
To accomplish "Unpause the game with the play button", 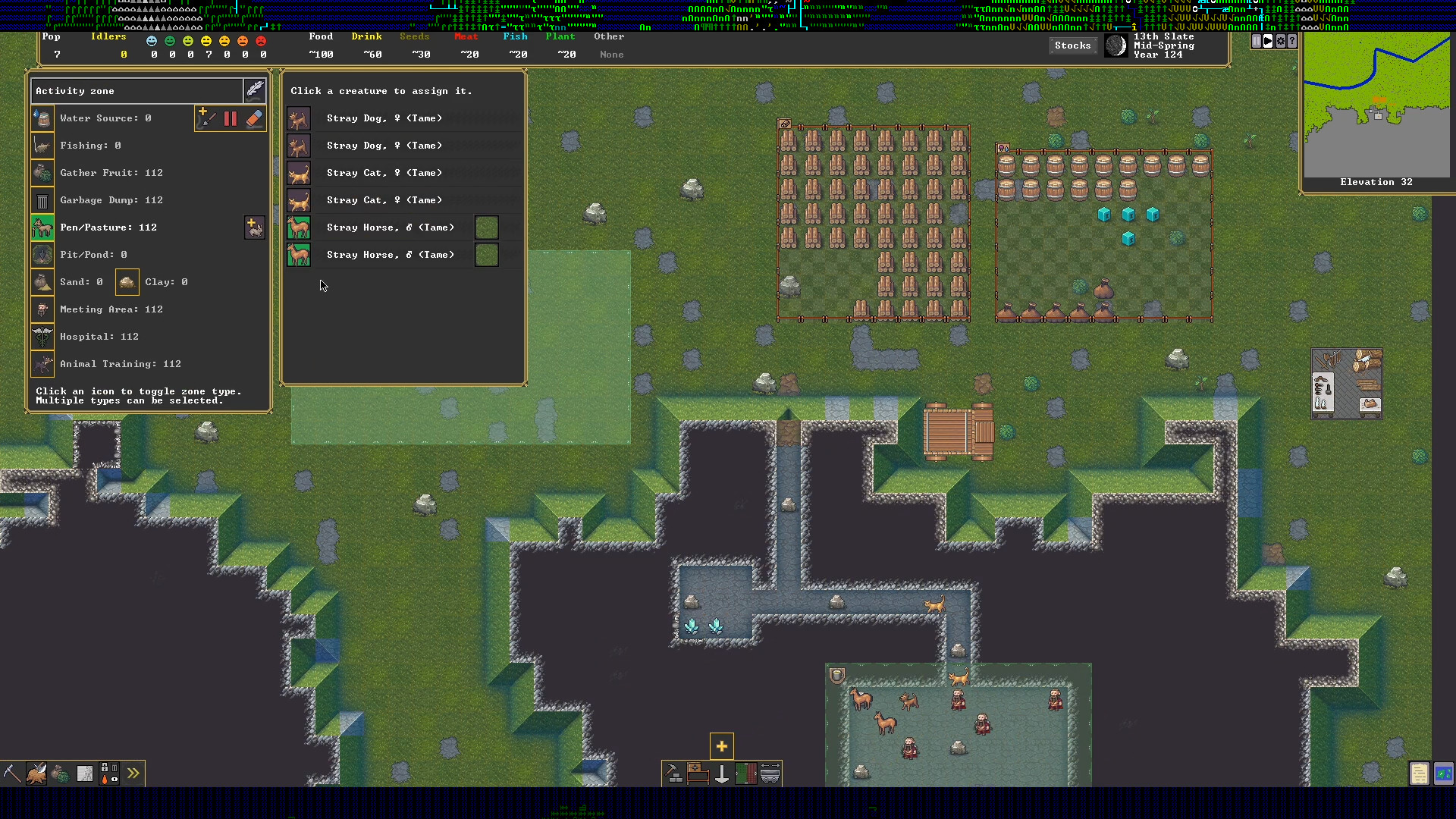I will coord(1268,41).
